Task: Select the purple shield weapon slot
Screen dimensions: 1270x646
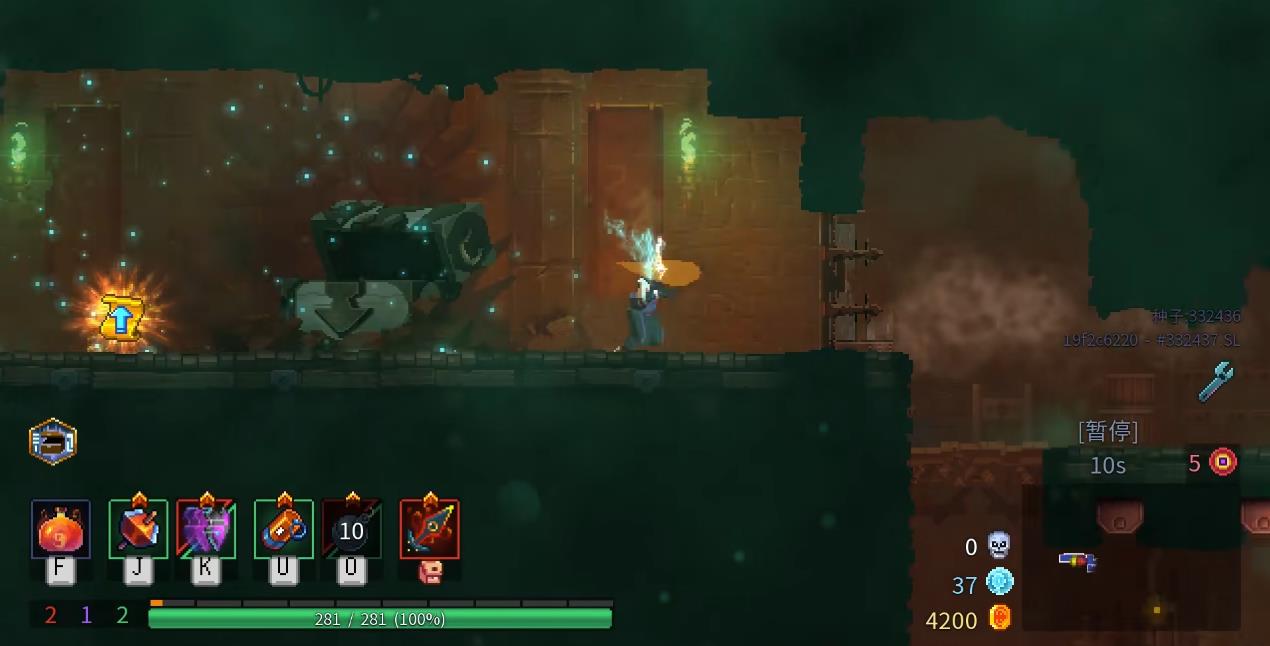Action: (206, 529)
